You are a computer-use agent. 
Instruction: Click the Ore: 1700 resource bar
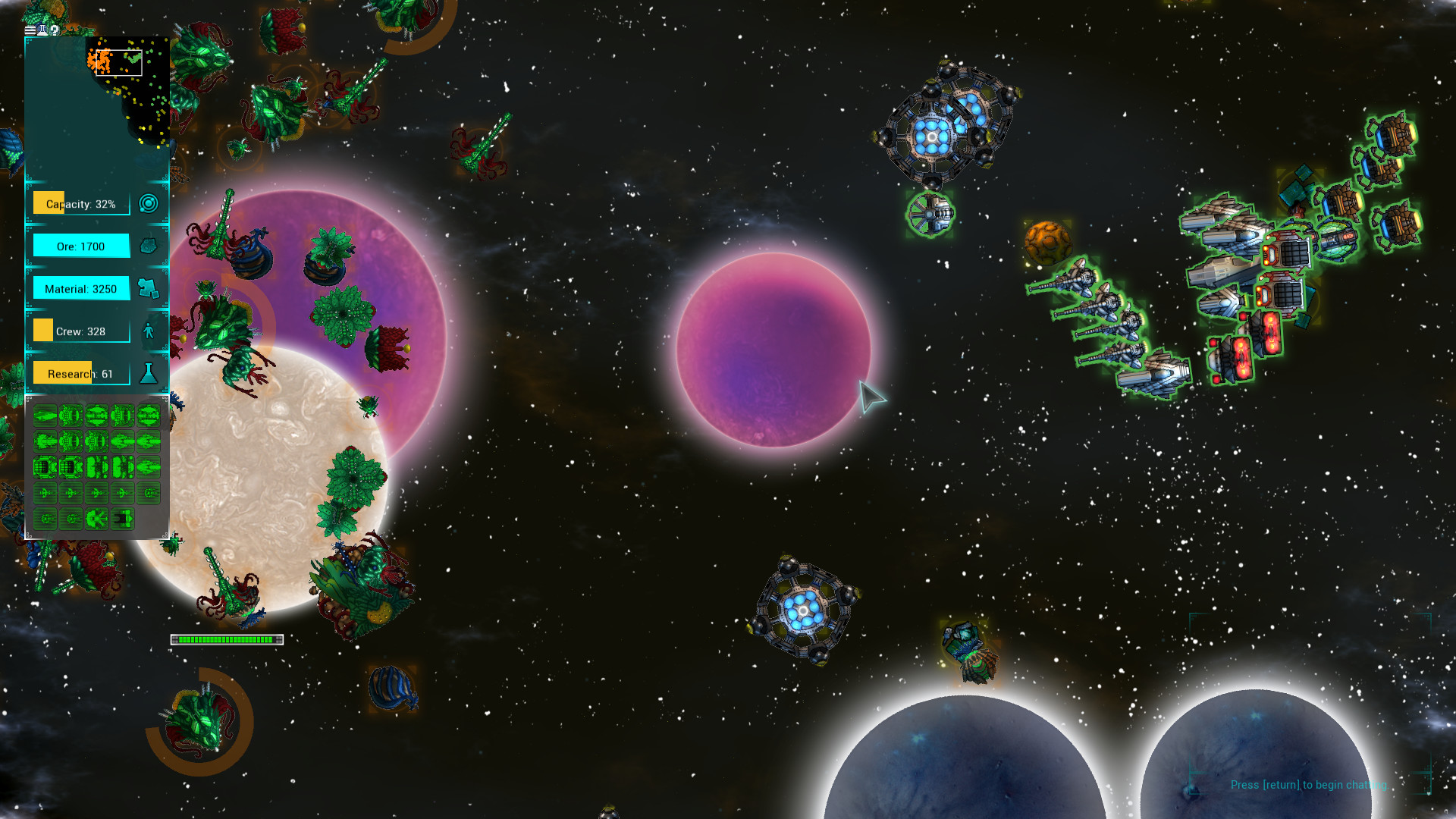tap(80, 246)
